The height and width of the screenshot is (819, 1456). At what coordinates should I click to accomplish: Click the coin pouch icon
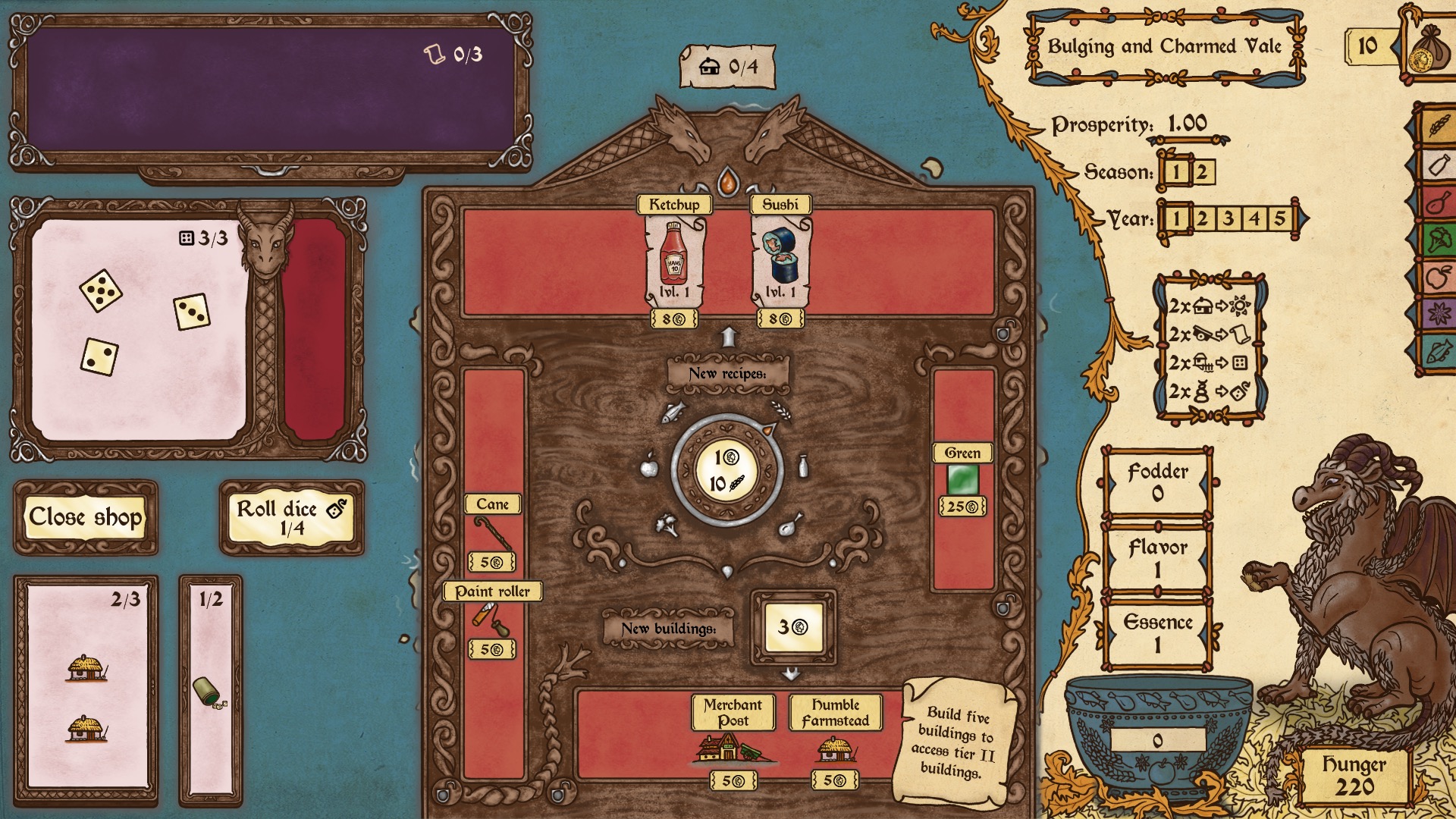(1427, 49)
